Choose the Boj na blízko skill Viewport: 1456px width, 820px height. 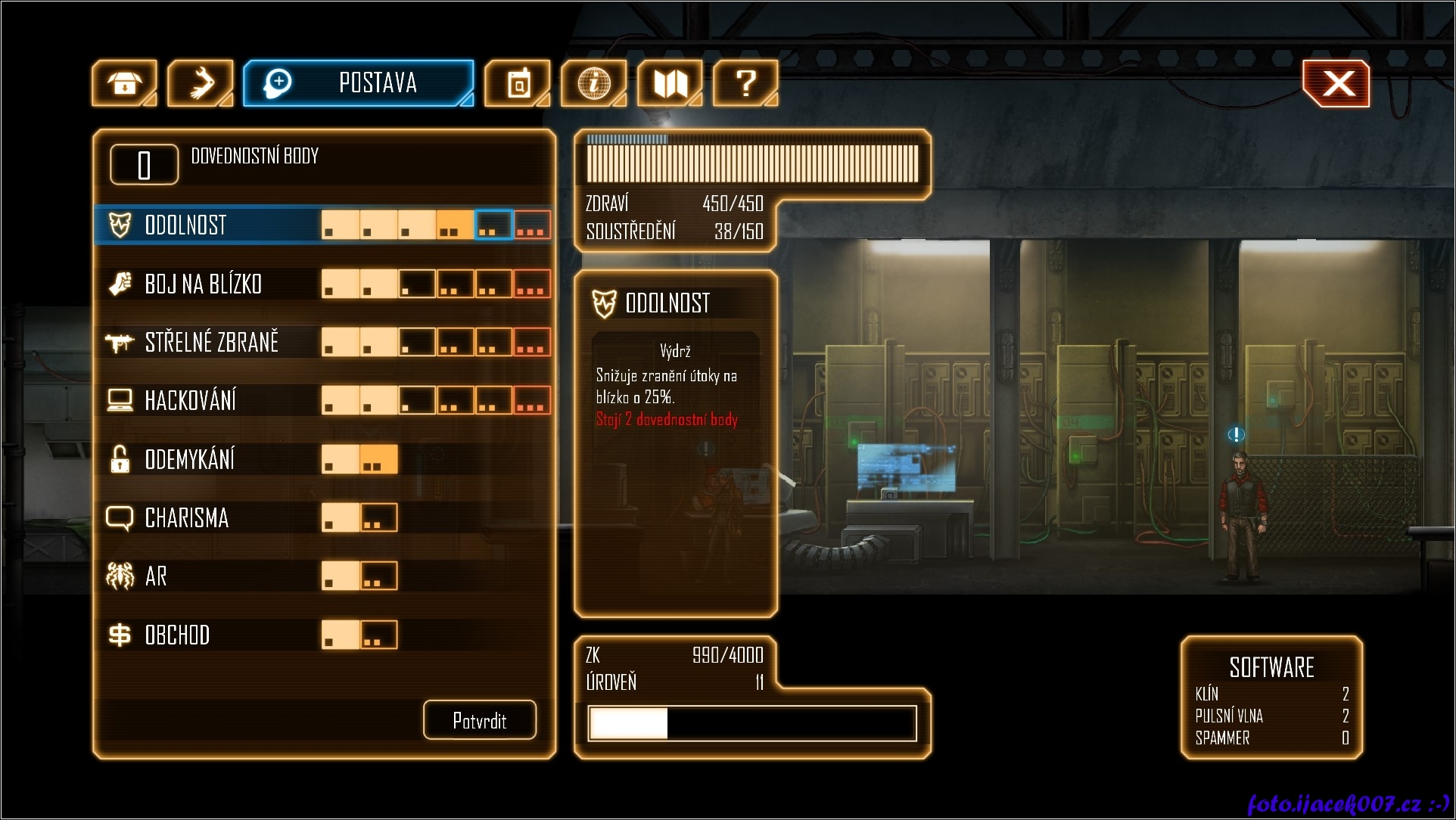[x=203, y=284]
